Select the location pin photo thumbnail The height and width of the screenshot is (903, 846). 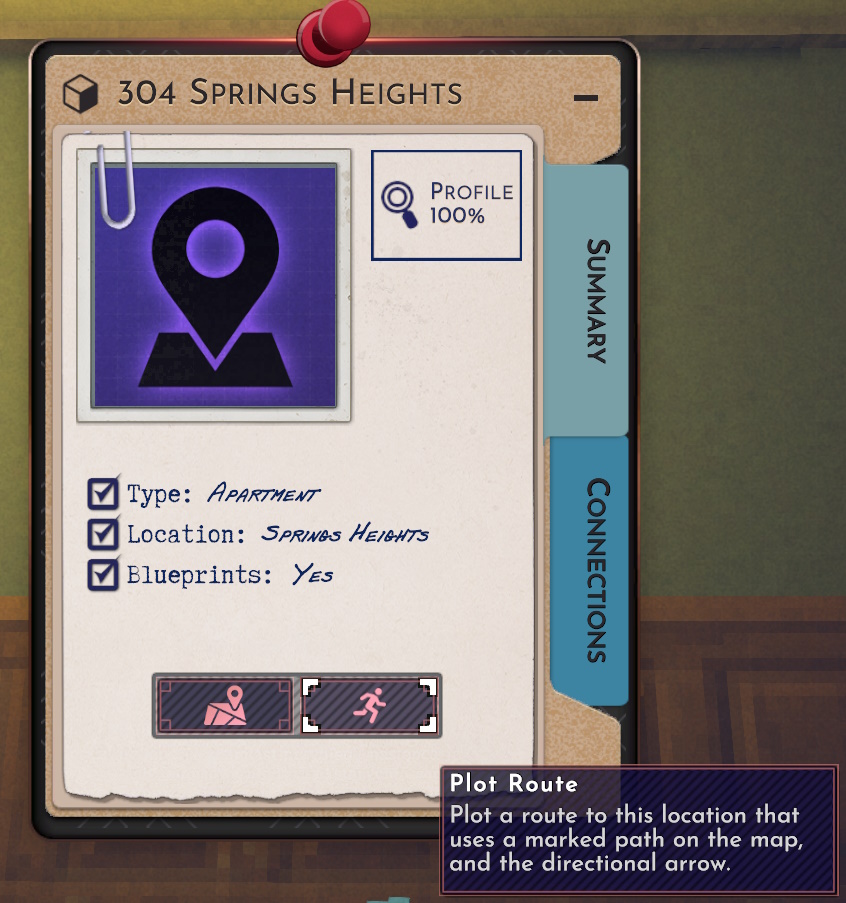click(x=214, y=286)
